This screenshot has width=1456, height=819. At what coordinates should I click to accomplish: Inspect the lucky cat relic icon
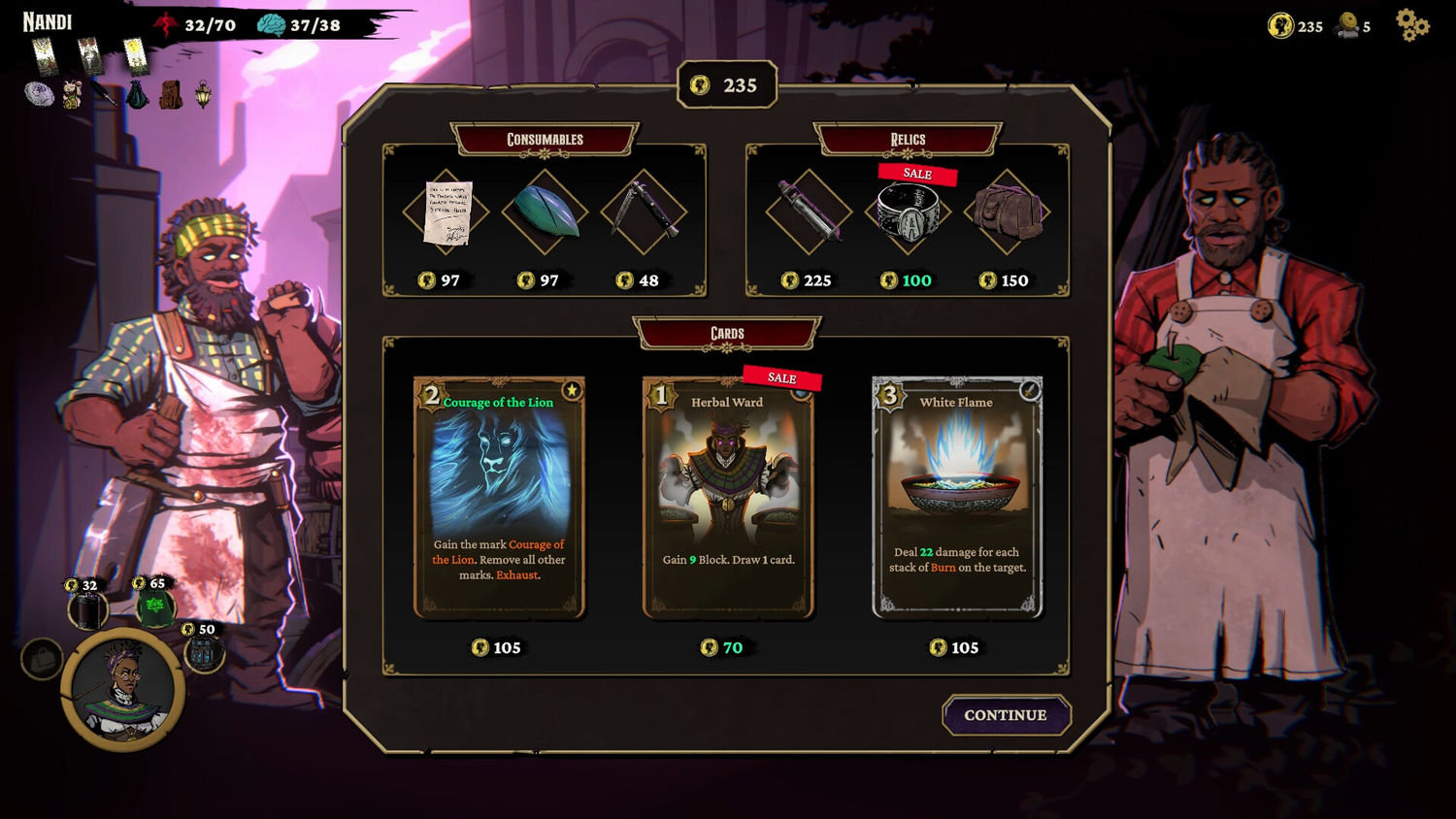tap(72, 94)
